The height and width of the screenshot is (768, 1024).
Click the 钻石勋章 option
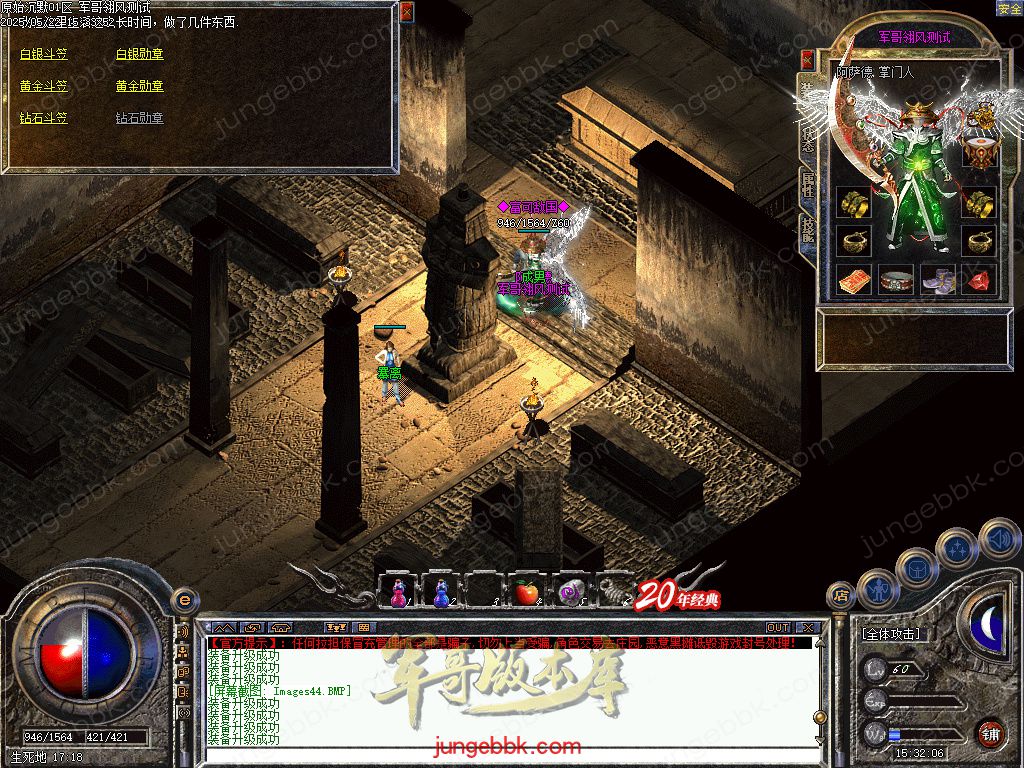tap(139, 118)
